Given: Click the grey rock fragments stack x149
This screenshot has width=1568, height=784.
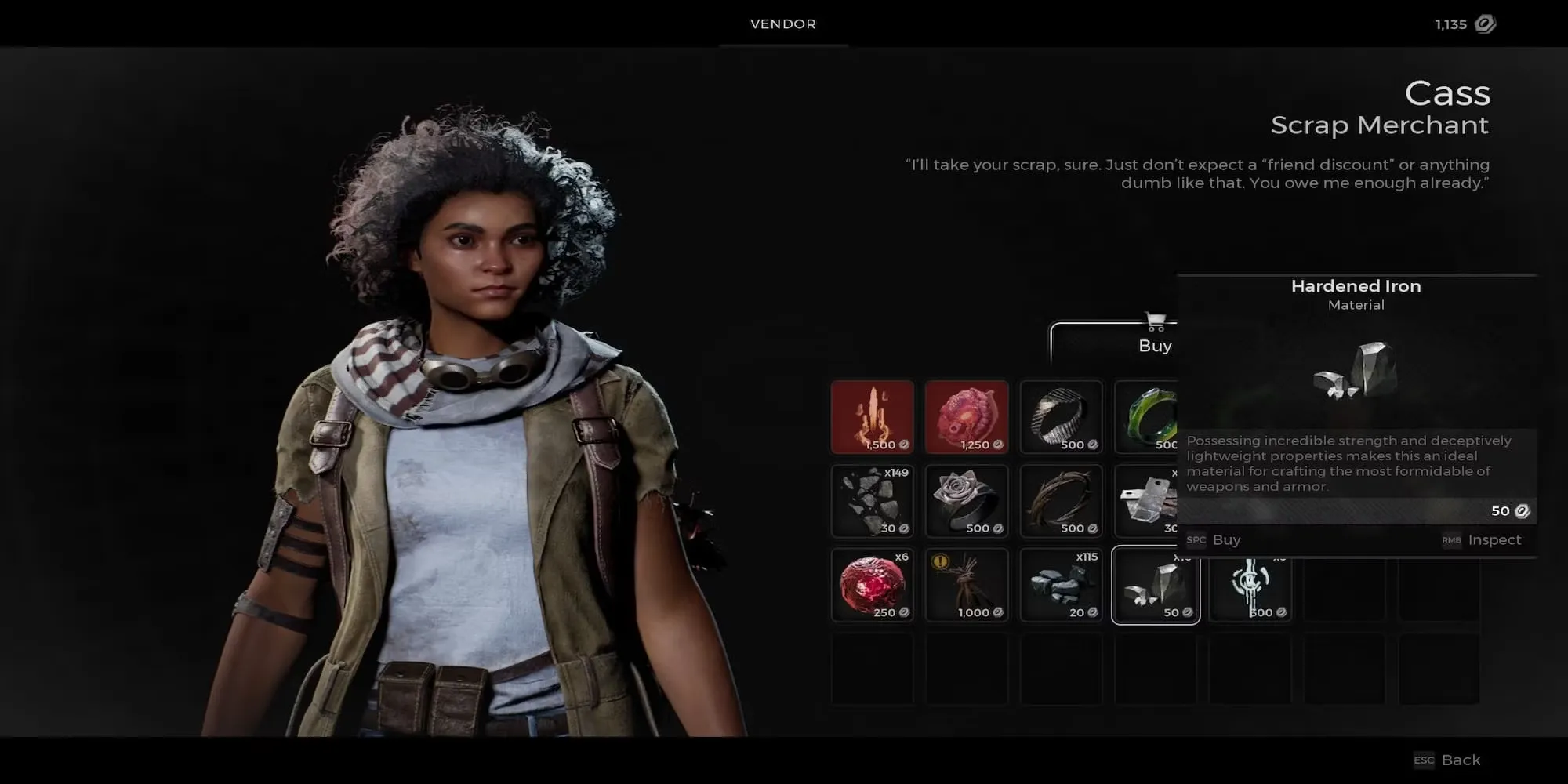Looking at the screenshot, I should [x=873, y=501].
